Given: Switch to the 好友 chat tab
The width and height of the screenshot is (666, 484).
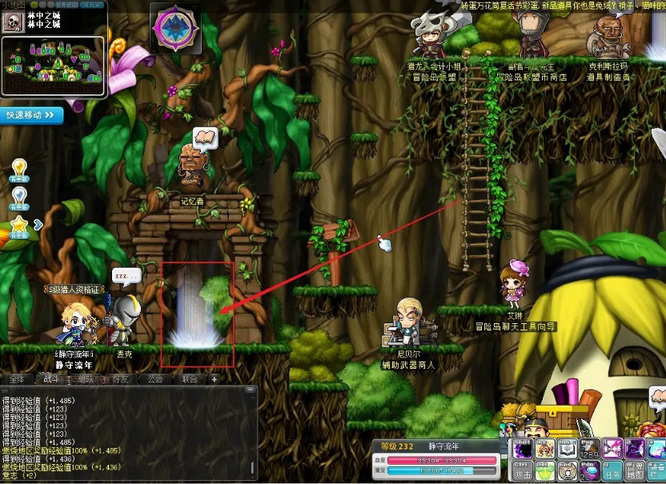Looking at the screenshot, I should [x=120, y=380].
